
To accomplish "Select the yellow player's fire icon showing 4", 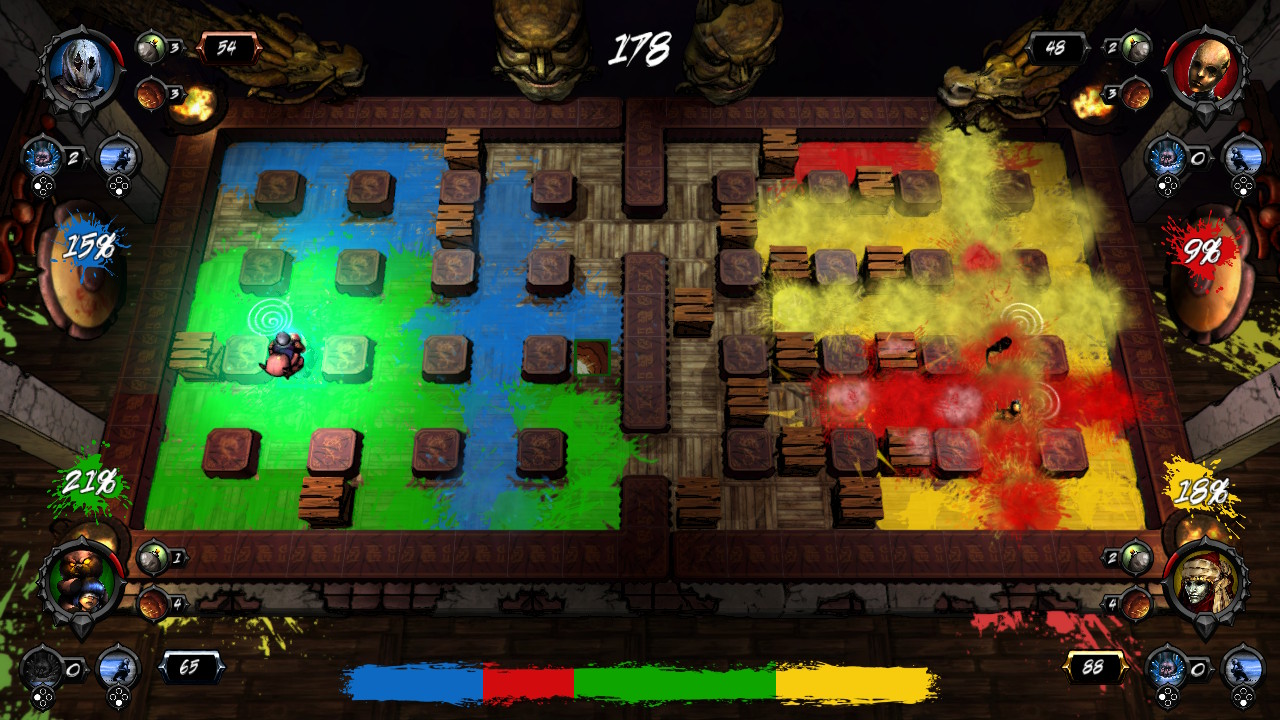I will (1135, 603).
